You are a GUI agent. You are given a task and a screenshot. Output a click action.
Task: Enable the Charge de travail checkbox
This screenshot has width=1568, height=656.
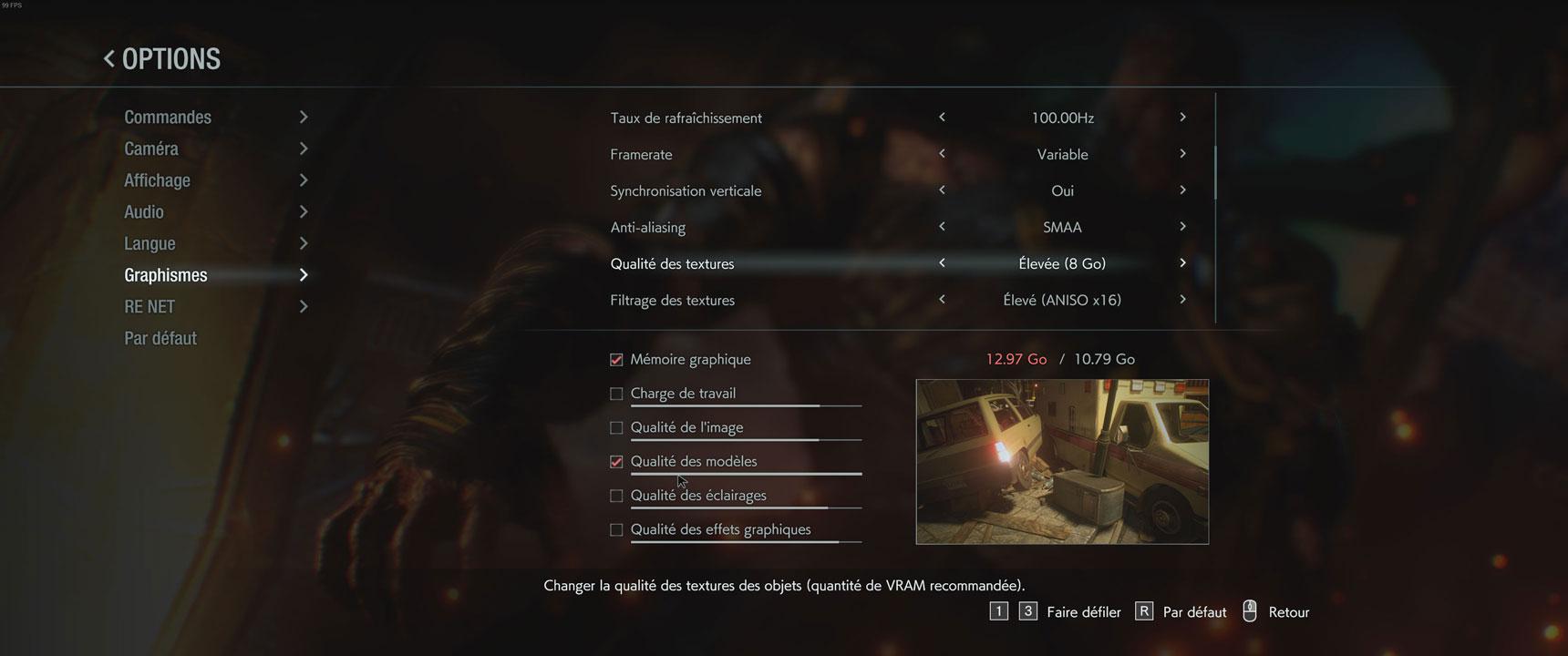(616, 393)
